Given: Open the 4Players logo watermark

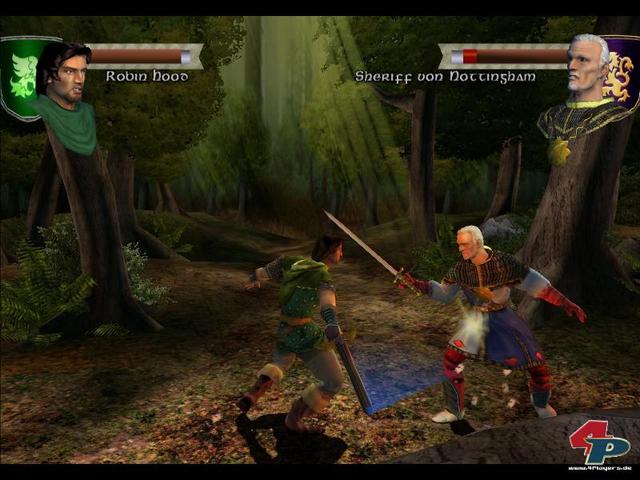Looking at the screenshot, I should point(600,443).
